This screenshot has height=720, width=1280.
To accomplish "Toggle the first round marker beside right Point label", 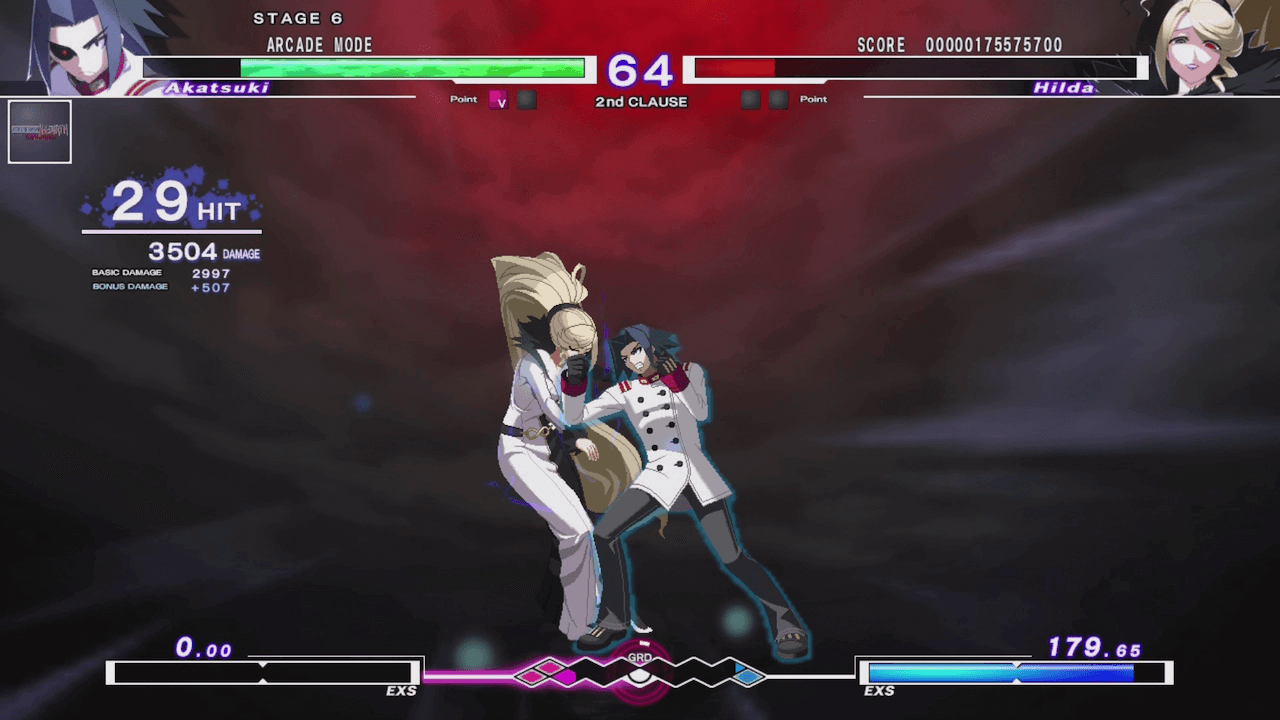I will pos(750,99).
